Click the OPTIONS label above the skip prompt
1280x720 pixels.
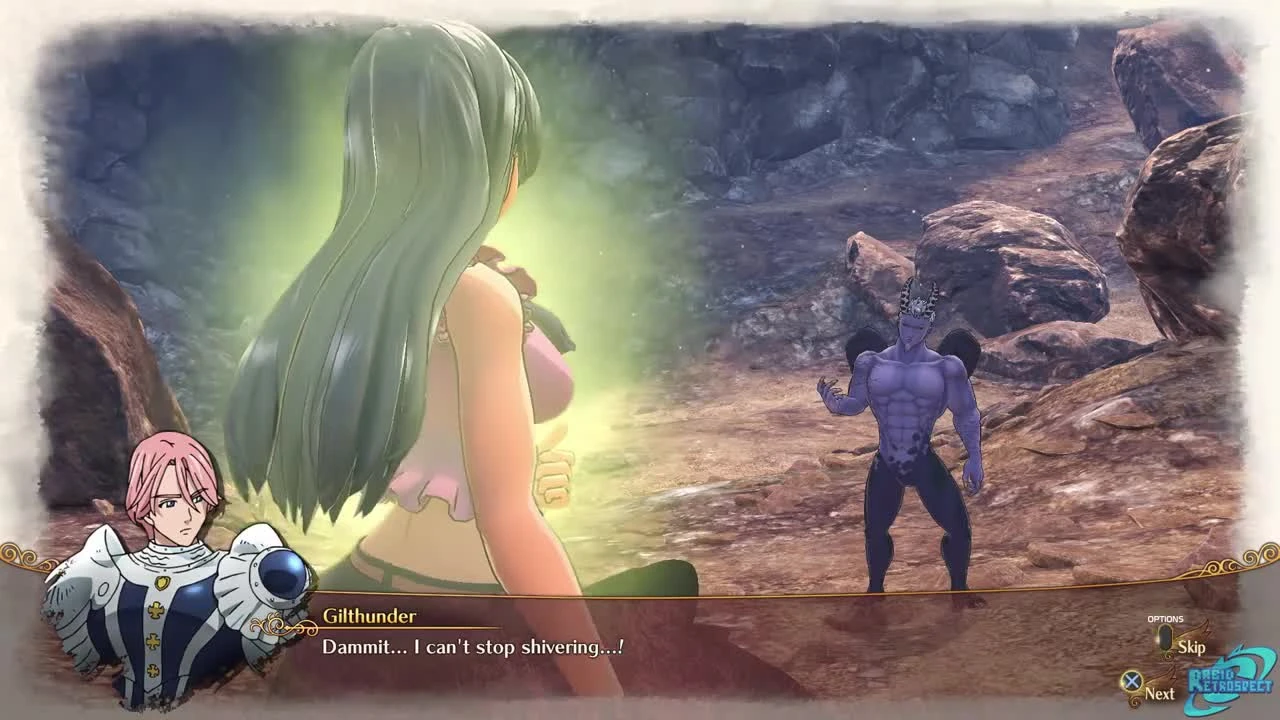click(x=1165, y=618)
